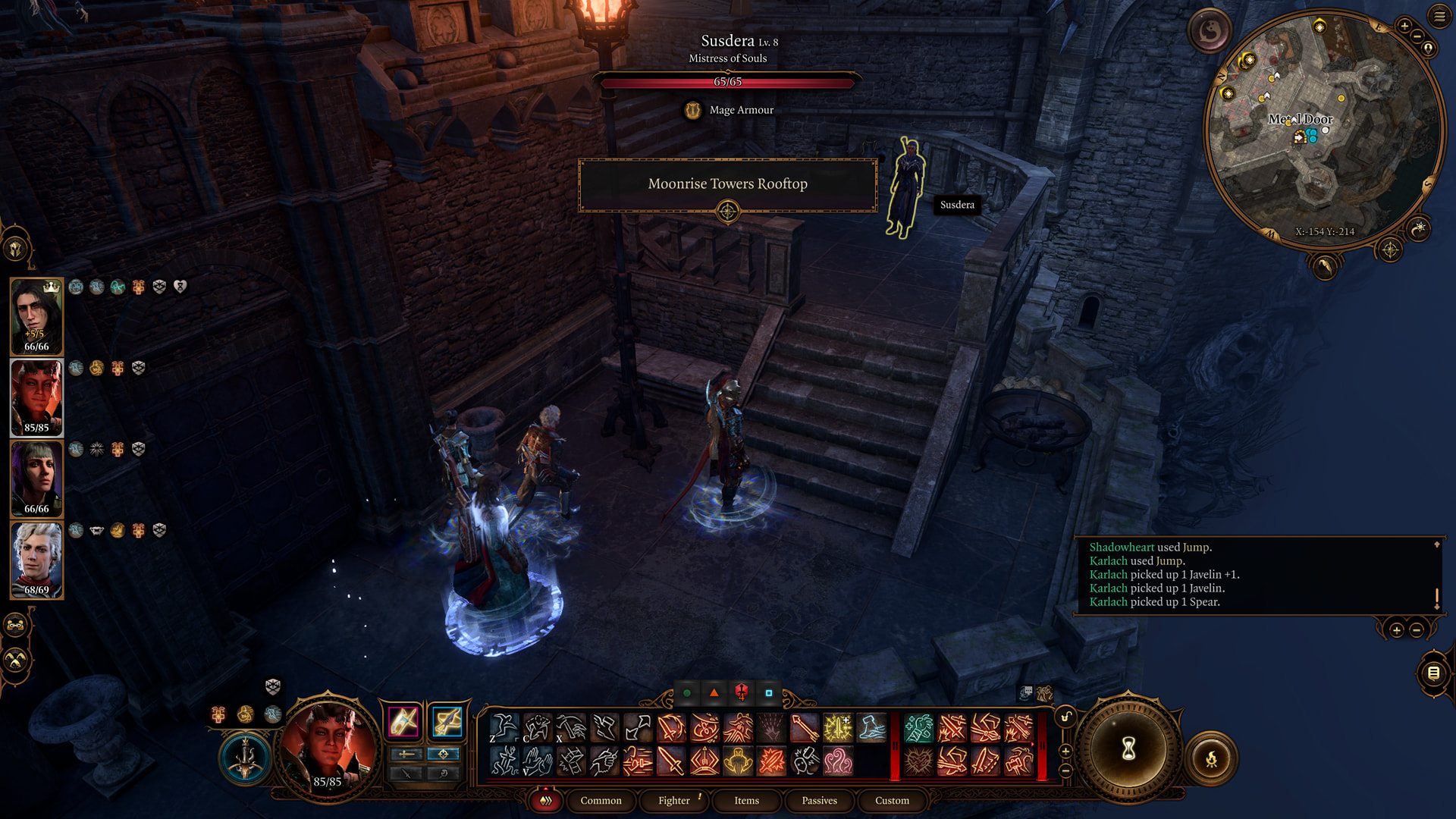Zoom in the minimap
This screenshot has width=1456, height=819.
pos(1404,27)
